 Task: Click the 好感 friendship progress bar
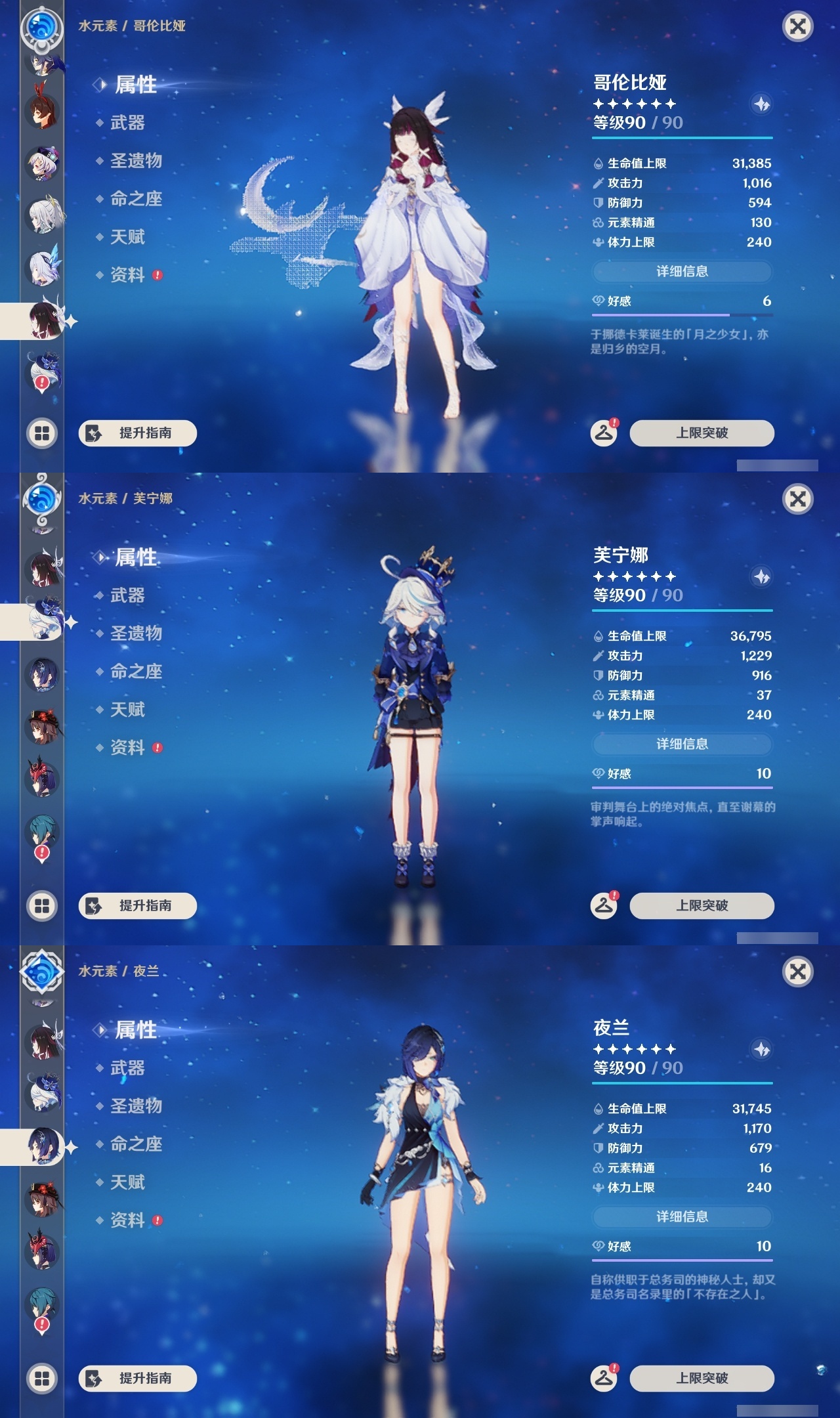[x=682, y=313]
